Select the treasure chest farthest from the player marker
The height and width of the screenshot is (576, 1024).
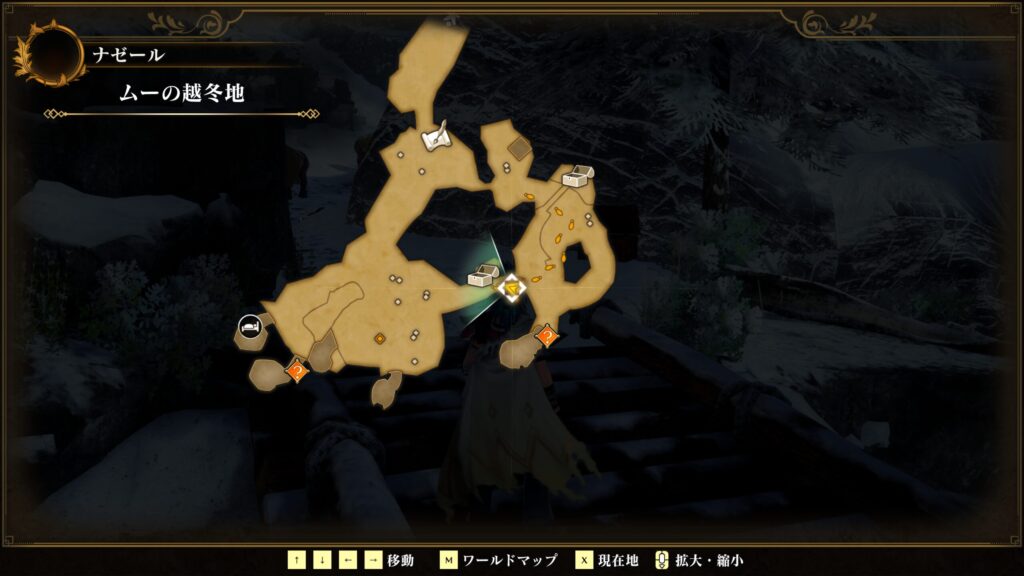click(578, 177)
